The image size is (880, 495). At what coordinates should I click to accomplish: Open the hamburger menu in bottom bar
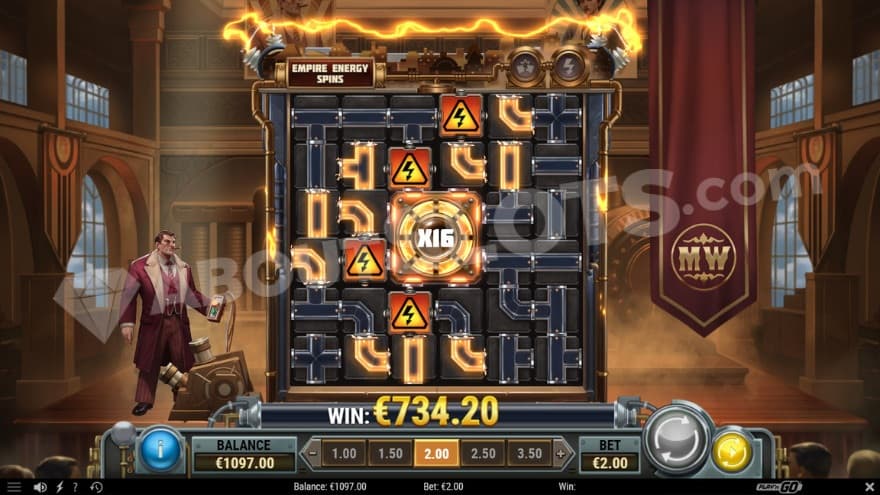[14, 487]
